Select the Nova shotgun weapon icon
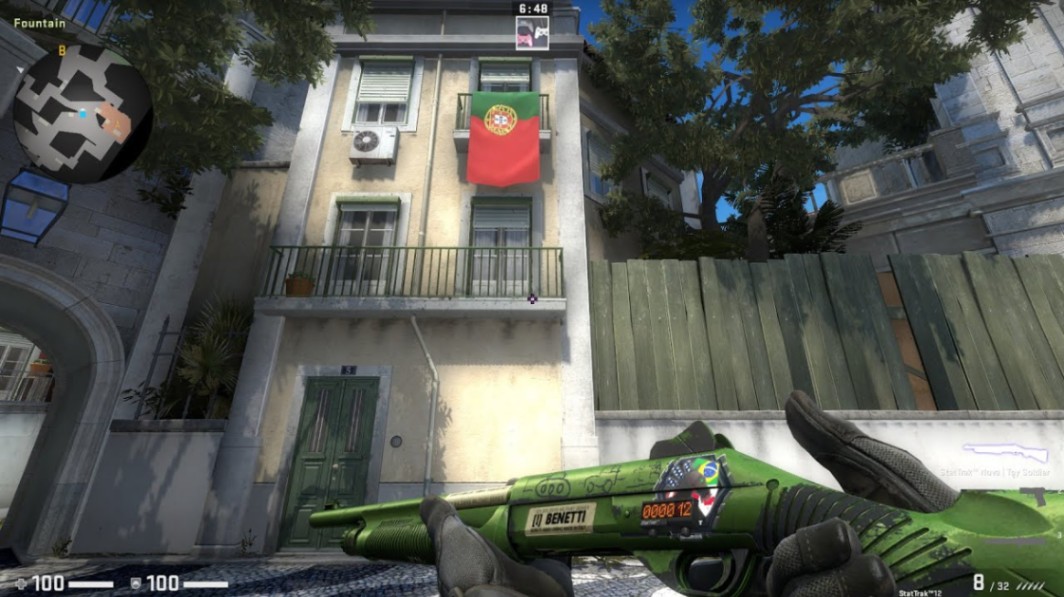The width and height of the screenshot is (1064, 597). (1005, 453)
